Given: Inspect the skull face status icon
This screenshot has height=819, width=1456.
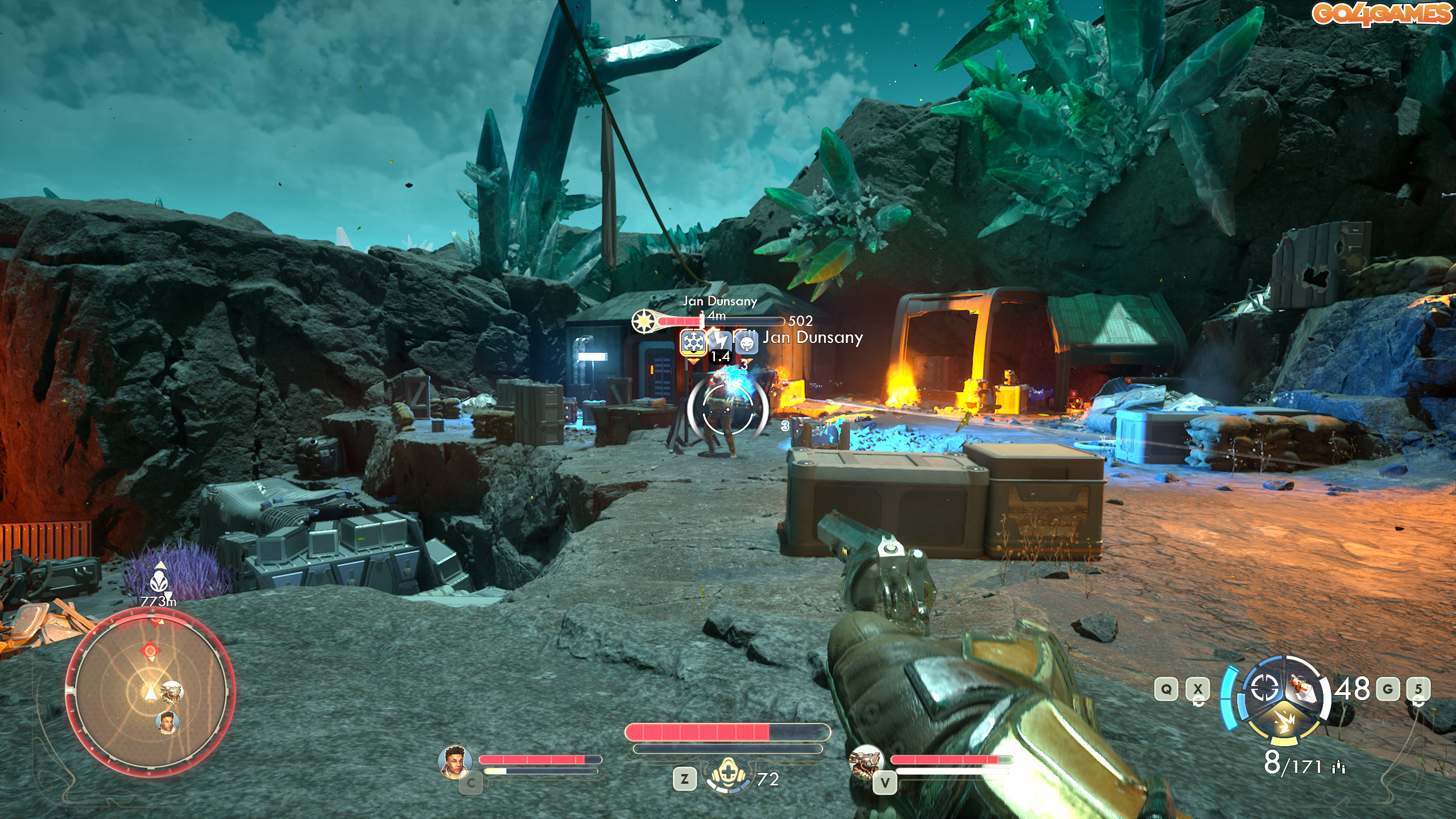Looking at the screenshot, I should click(x=747, y=343).
